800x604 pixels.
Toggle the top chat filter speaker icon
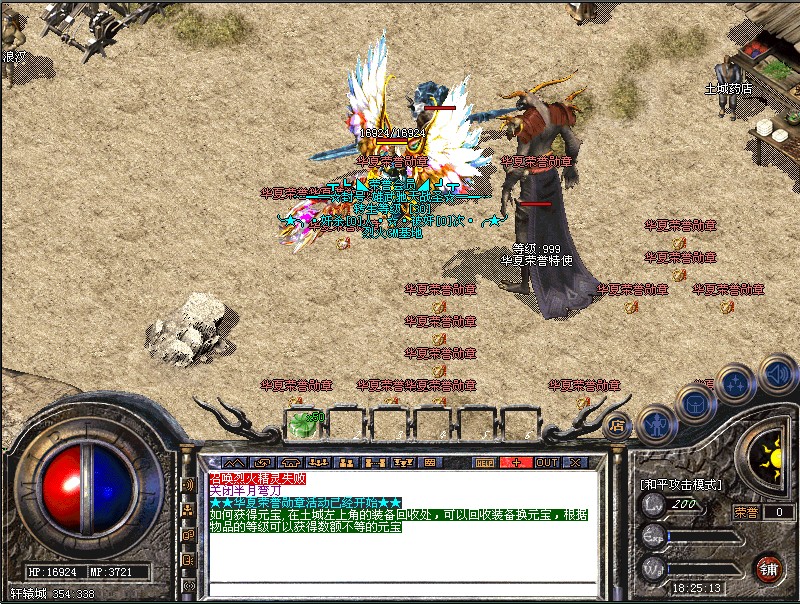[188, 485]
